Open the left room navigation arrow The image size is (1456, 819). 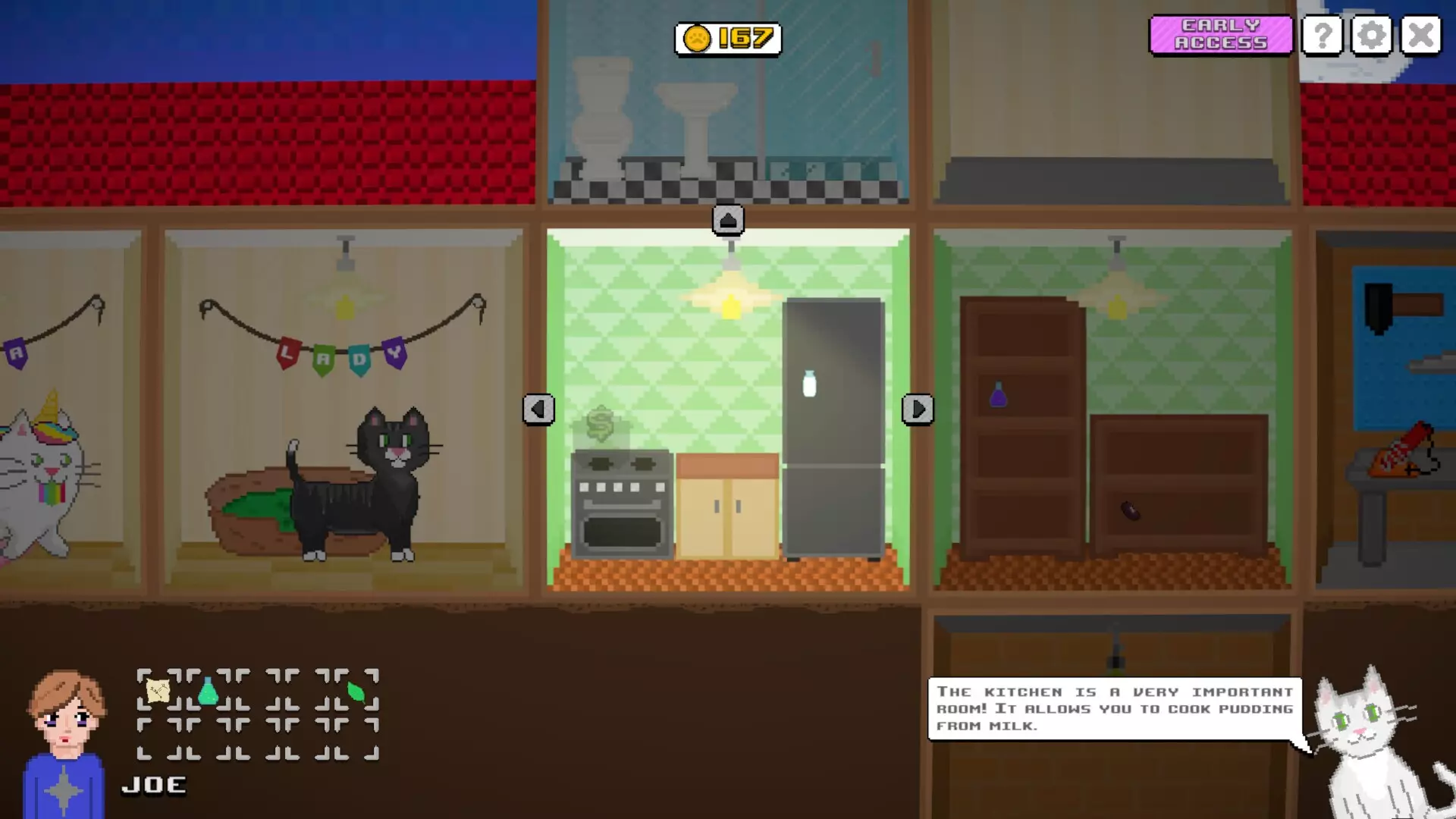click(x=539, y=409)
